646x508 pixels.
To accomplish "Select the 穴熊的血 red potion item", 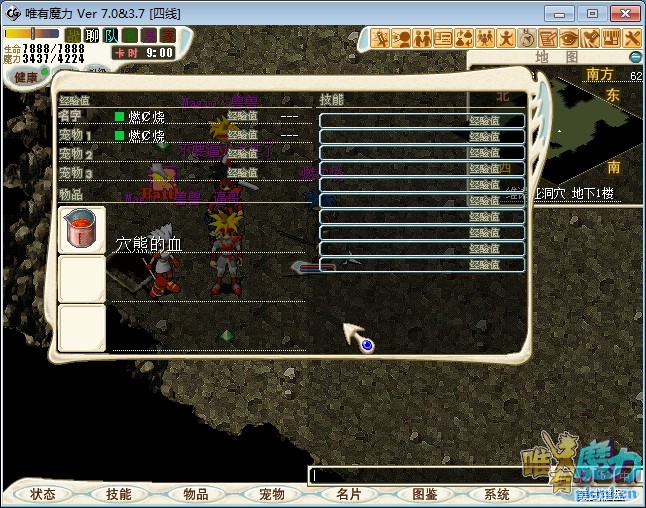I will [x=82, y=229].
